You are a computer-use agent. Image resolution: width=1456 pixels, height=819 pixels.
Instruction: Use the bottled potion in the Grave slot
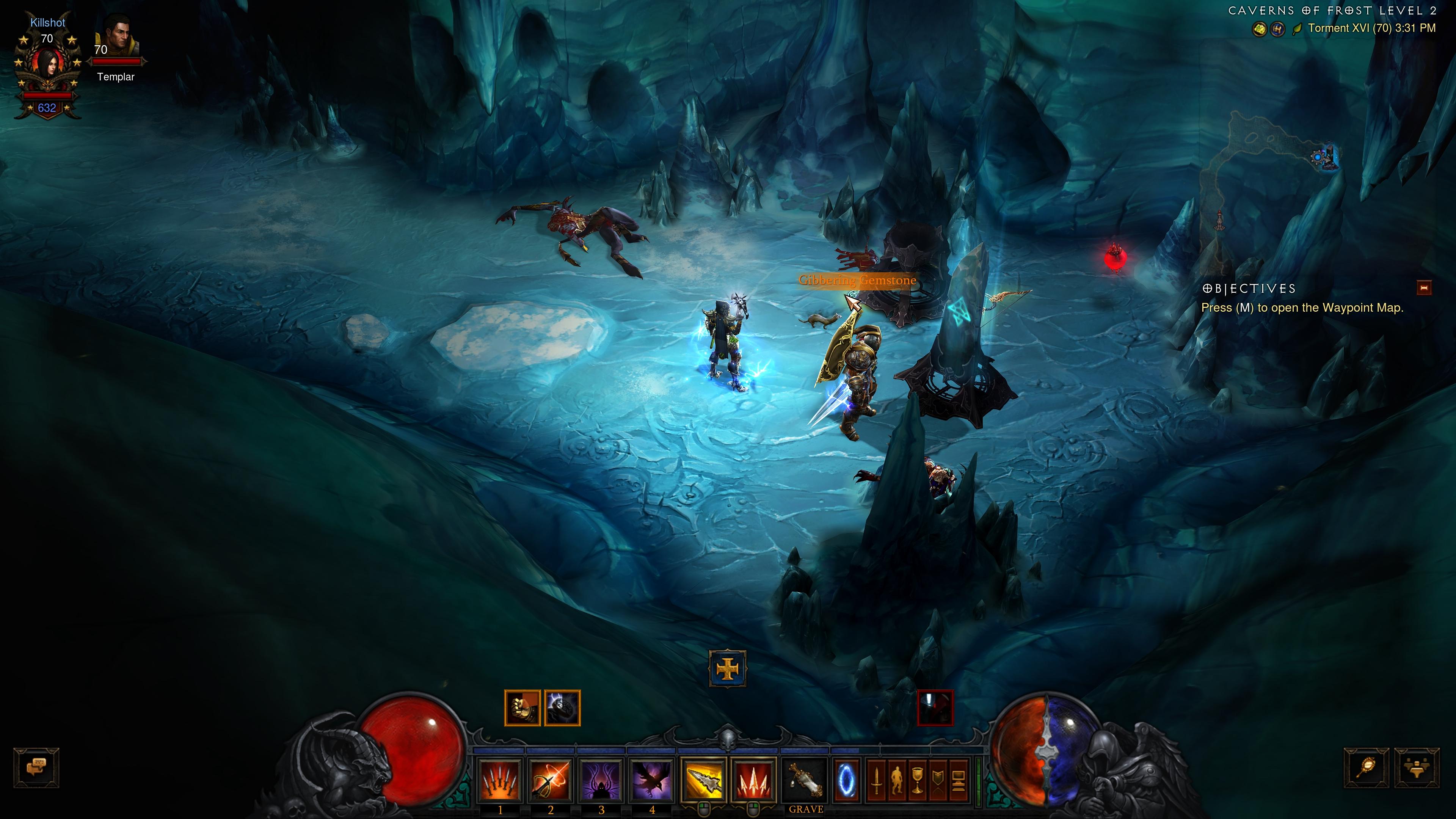[x=805, y=781]
